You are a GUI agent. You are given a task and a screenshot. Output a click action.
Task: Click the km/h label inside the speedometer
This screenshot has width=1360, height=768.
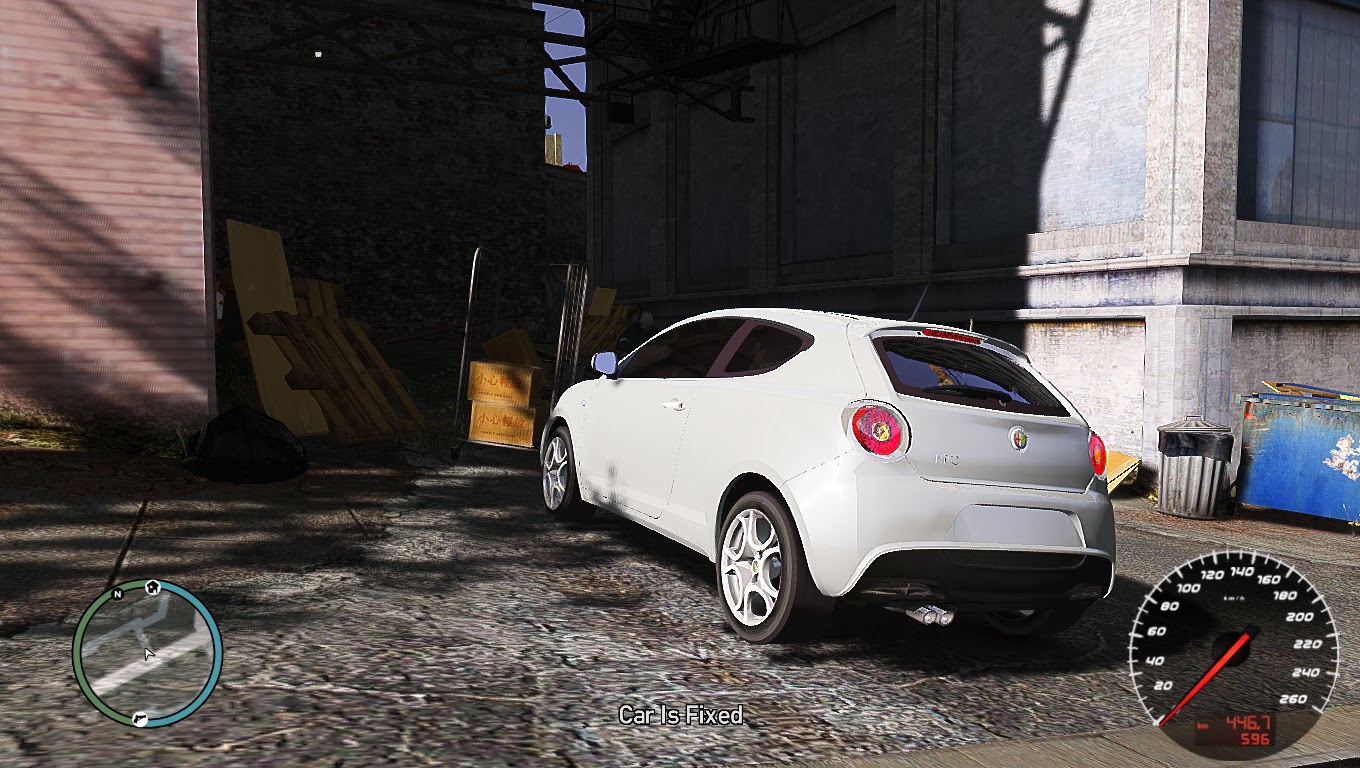(x=1234, y=598)
